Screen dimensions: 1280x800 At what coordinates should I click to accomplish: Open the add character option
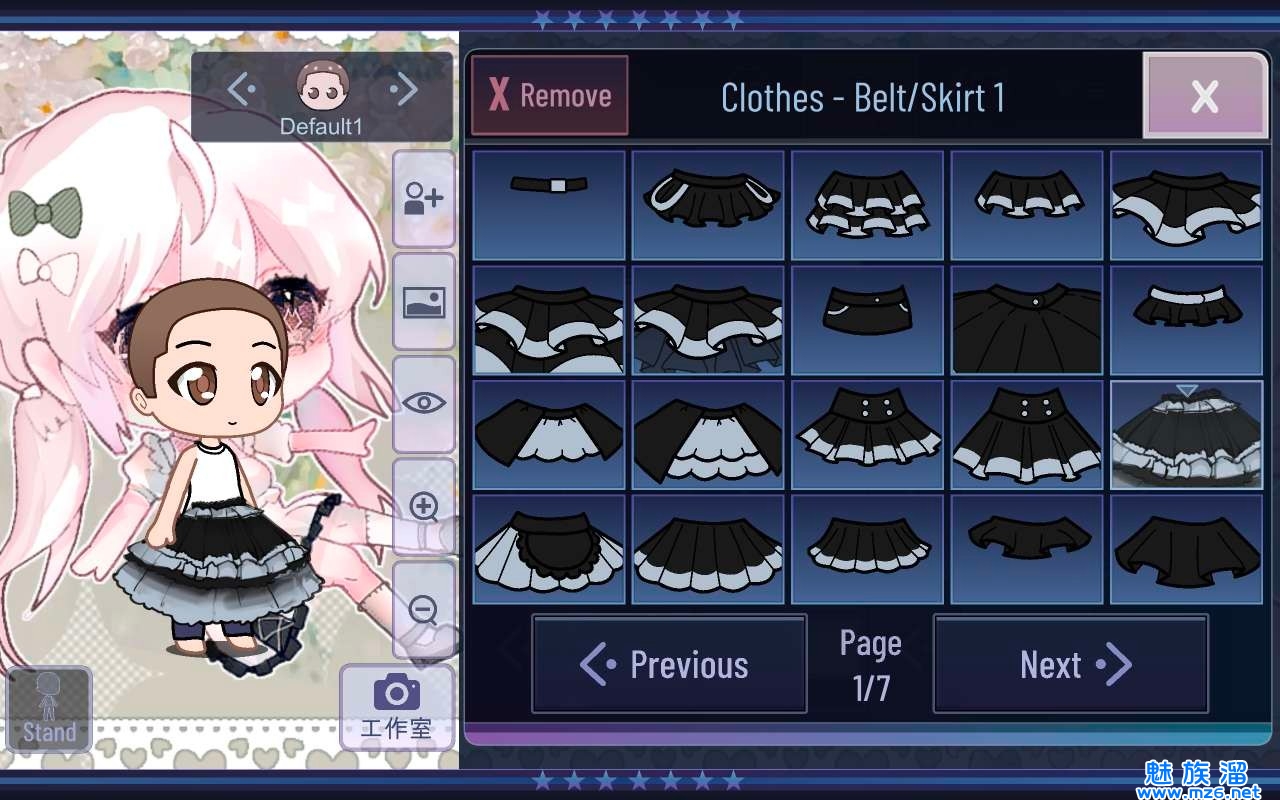pos(424,199)
